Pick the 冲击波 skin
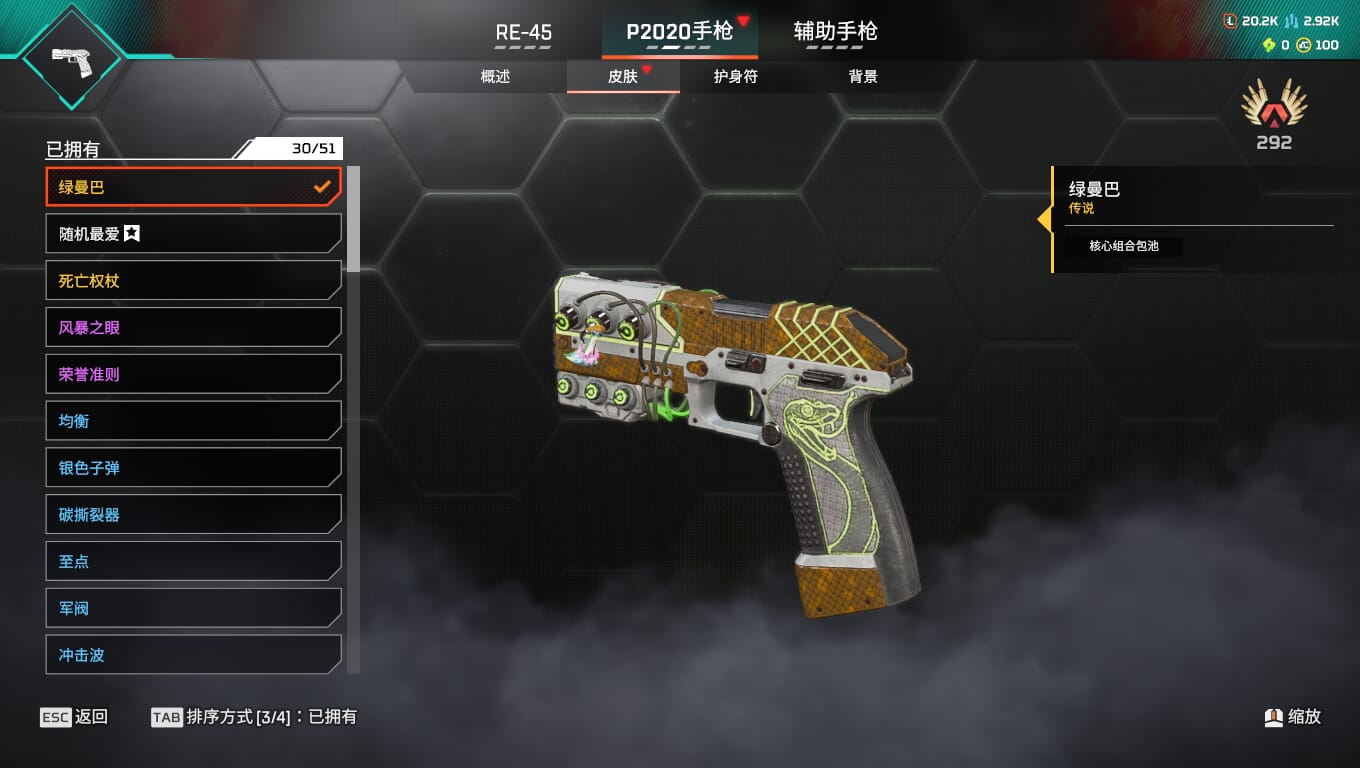1360x768 pixels. pos(193,655)
